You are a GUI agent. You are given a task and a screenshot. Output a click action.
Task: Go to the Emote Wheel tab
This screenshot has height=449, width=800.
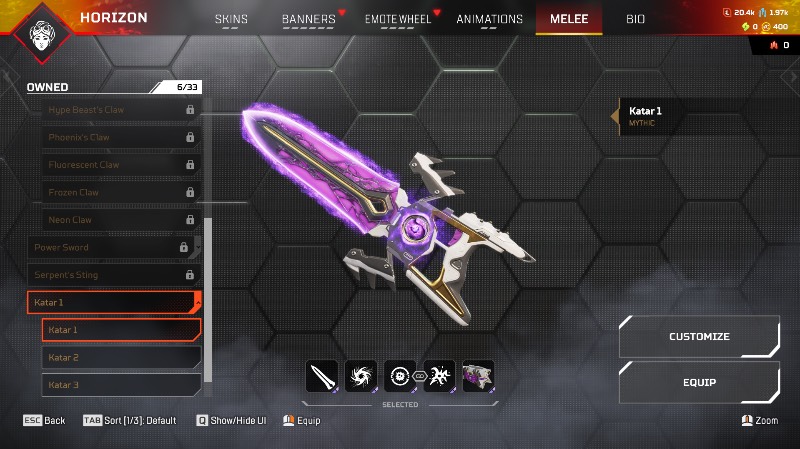pyautogui.click(x=399, y=19)
